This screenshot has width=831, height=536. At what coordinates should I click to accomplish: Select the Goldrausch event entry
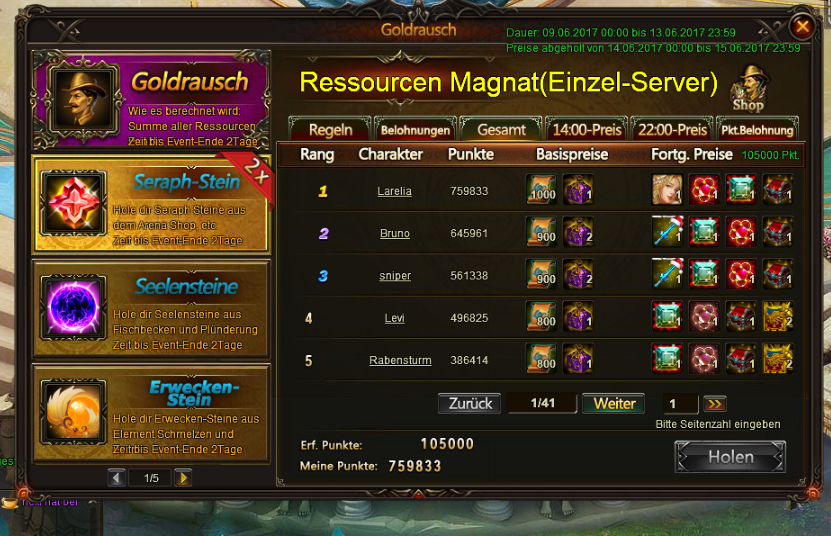(151, 100)
